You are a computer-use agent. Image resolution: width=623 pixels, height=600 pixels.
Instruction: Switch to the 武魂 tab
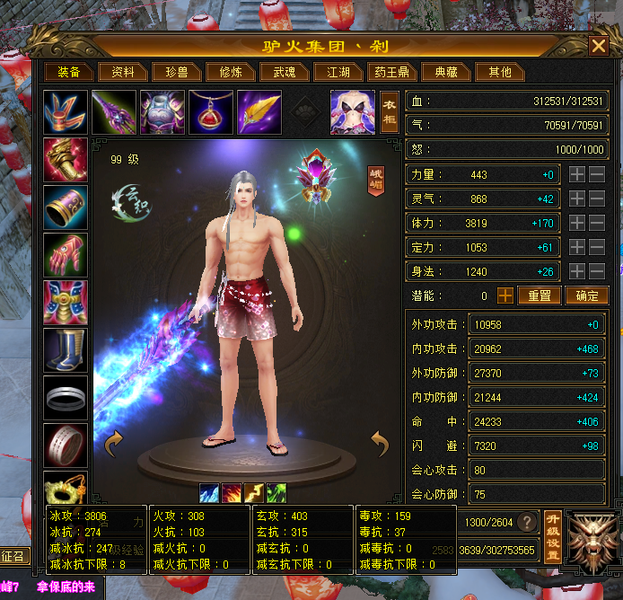click(277, 72)
